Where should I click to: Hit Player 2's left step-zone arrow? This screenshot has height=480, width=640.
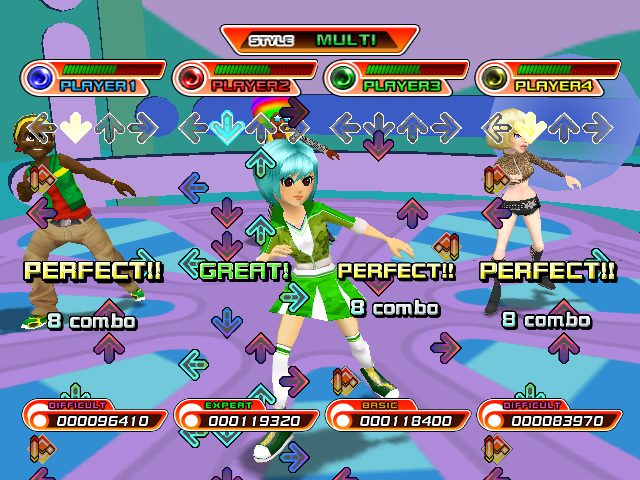(x=193, y=126)
